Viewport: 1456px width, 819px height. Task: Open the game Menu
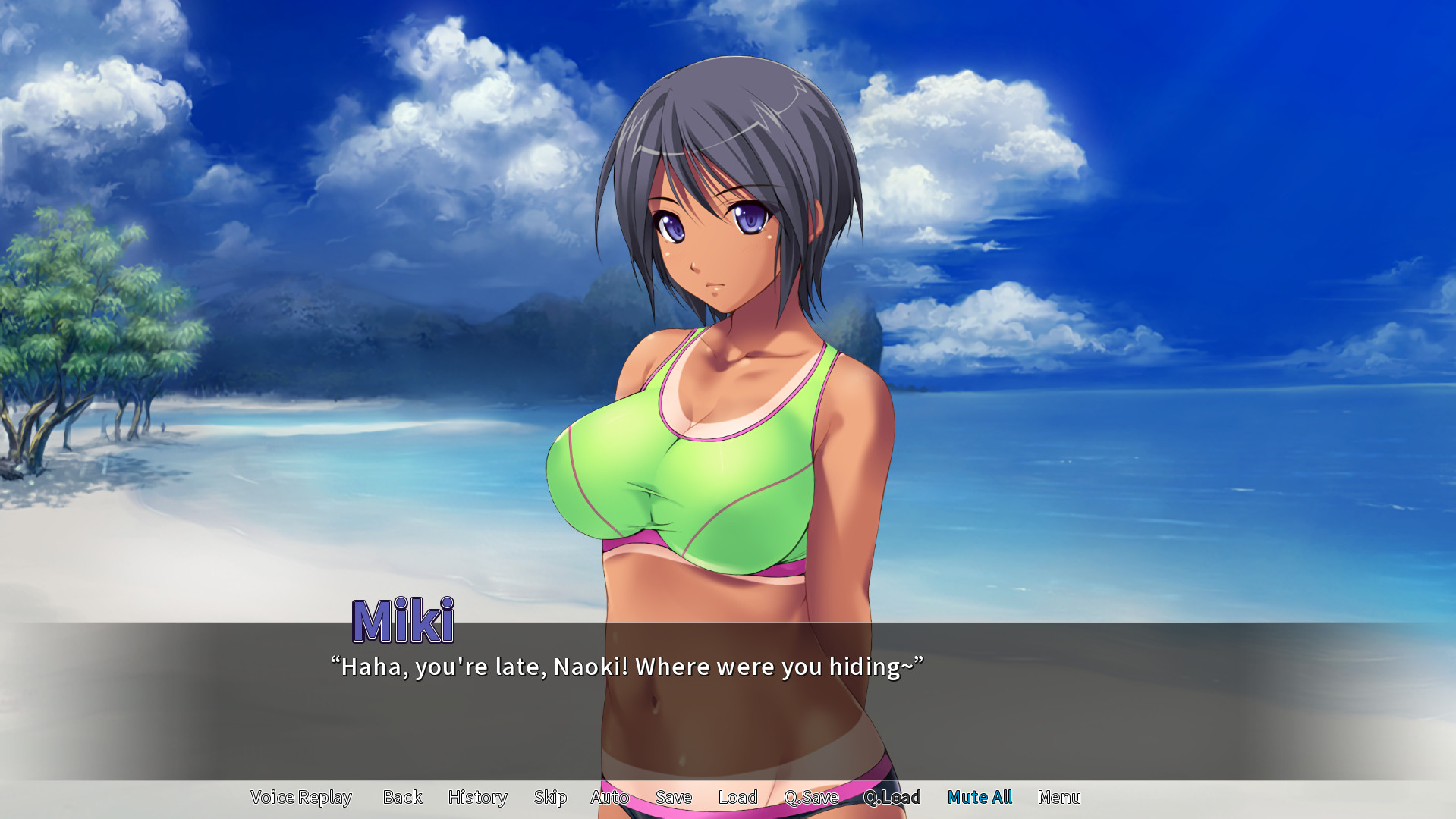(1060, 797)
